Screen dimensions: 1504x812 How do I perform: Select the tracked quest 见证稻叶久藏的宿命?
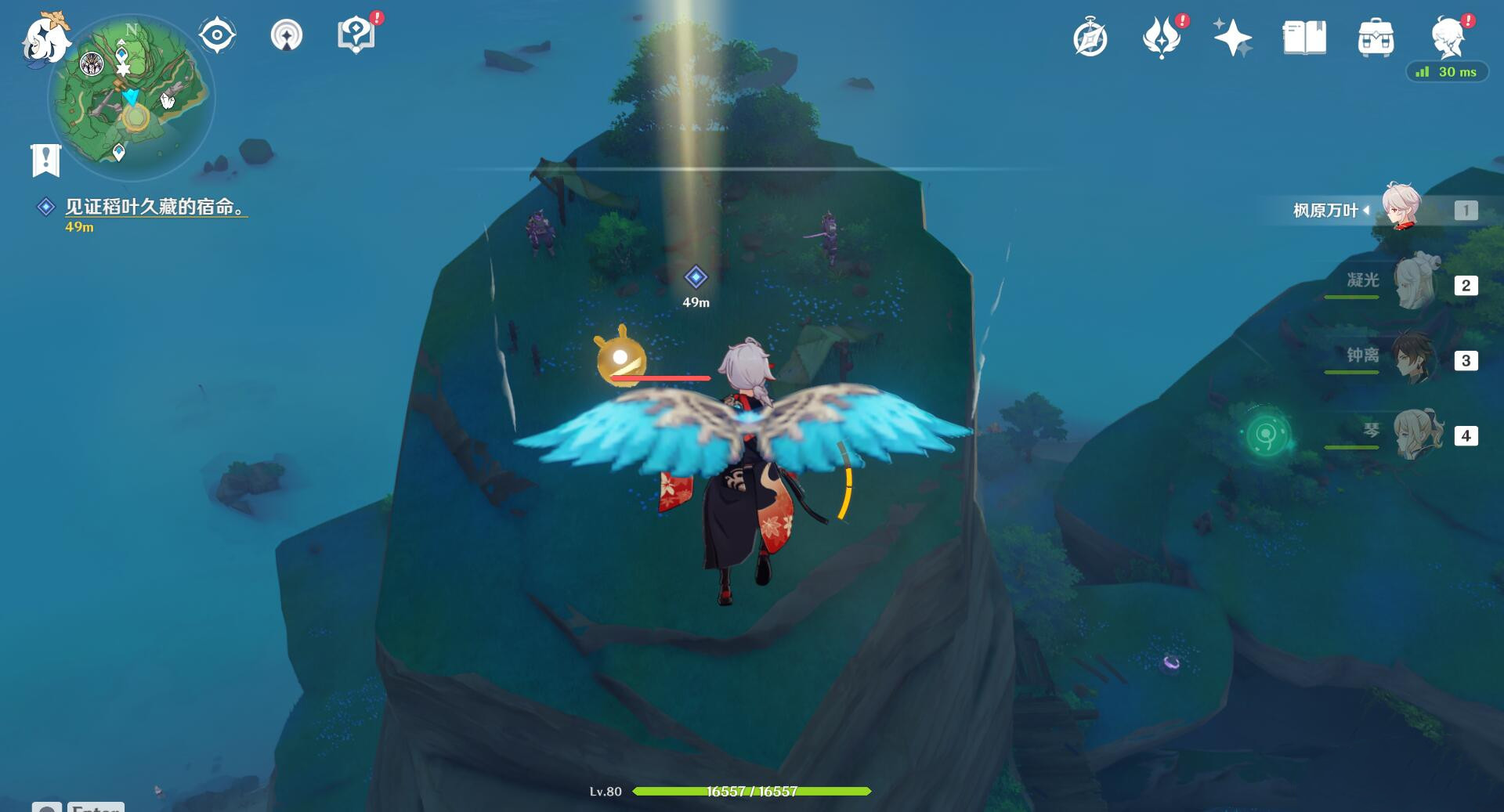pyautogui.click(x=155, y=207)
